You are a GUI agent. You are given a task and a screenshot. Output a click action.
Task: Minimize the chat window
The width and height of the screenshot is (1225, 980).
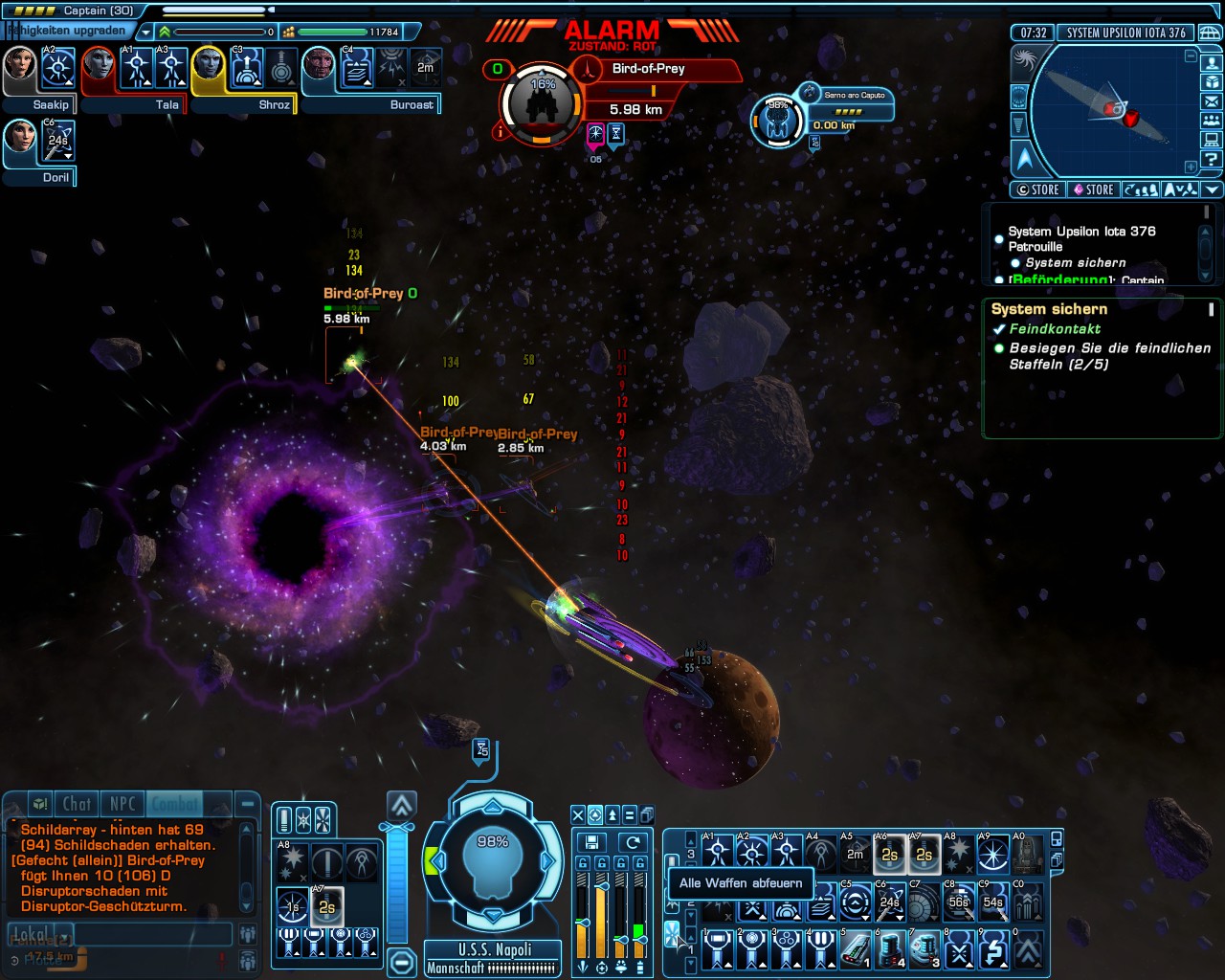pos(247,804)
